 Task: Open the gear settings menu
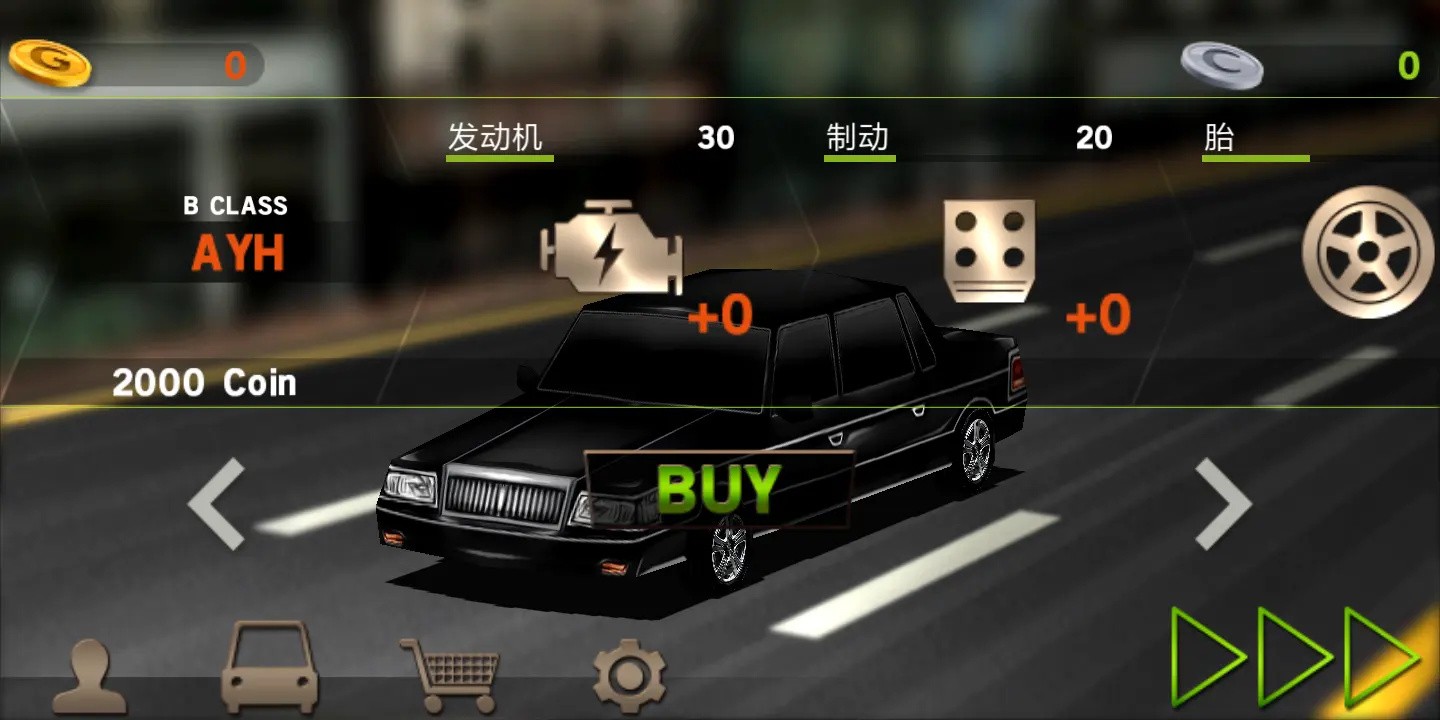[629, 674]
